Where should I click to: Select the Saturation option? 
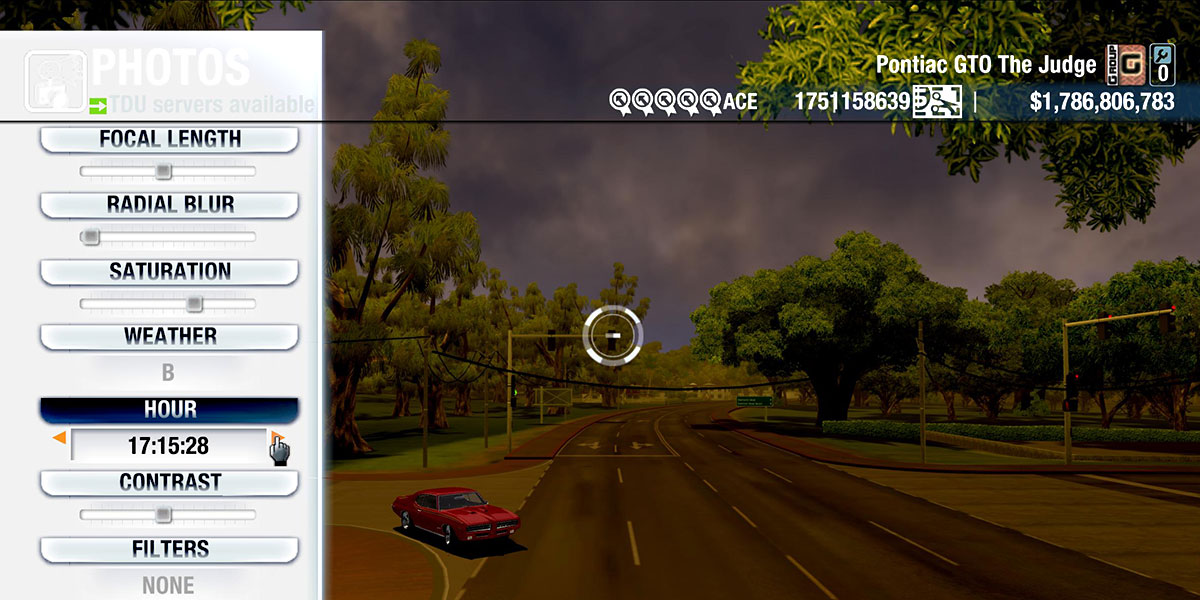[169, 272]
